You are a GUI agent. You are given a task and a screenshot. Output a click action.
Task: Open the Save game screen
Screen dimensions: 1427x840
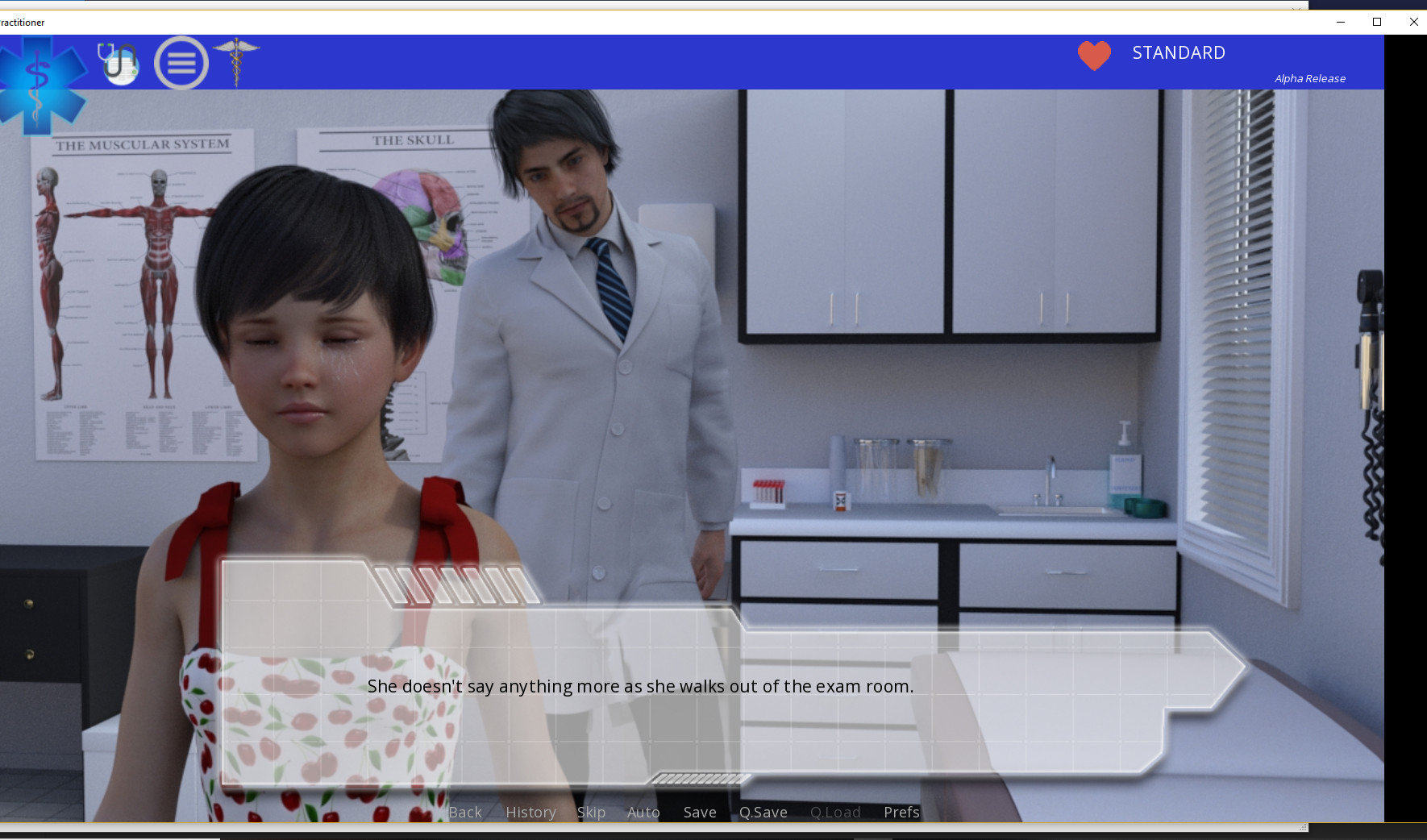click(698, 812)
